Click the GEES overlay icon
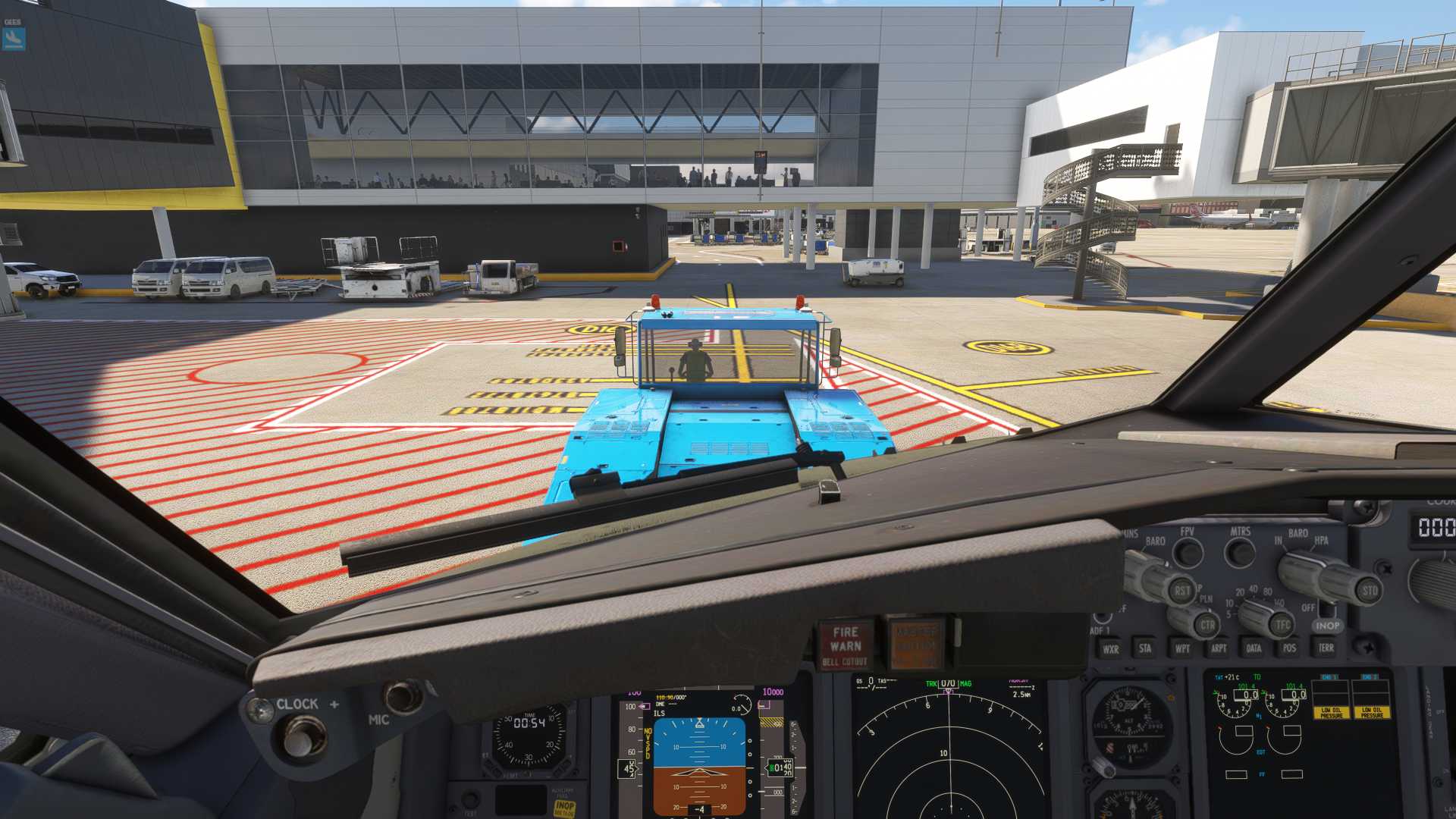 pyautogui.click(x=14, y=38)
